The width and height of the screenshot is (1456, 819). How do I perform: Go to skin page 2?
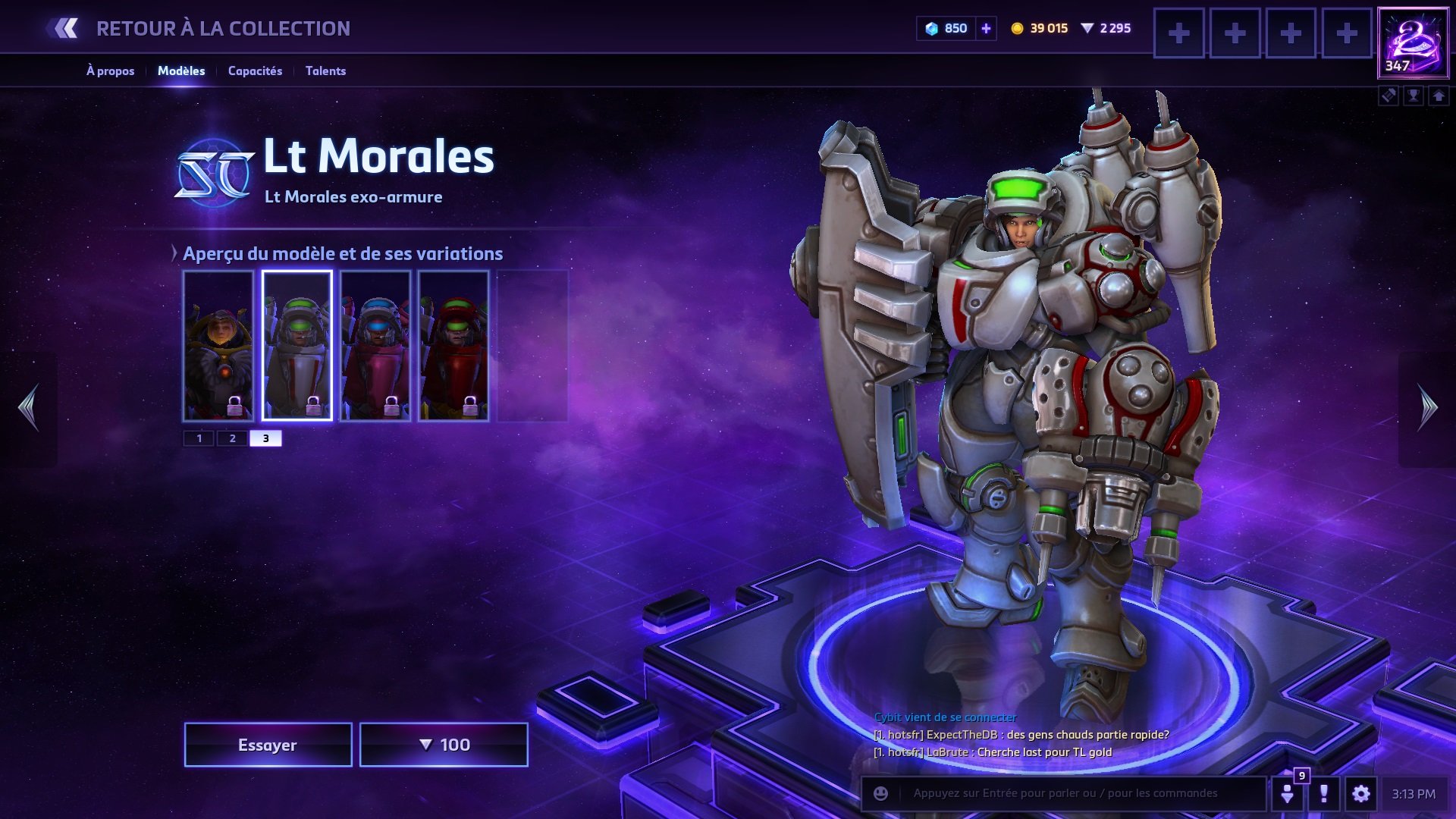click(233, 438)
